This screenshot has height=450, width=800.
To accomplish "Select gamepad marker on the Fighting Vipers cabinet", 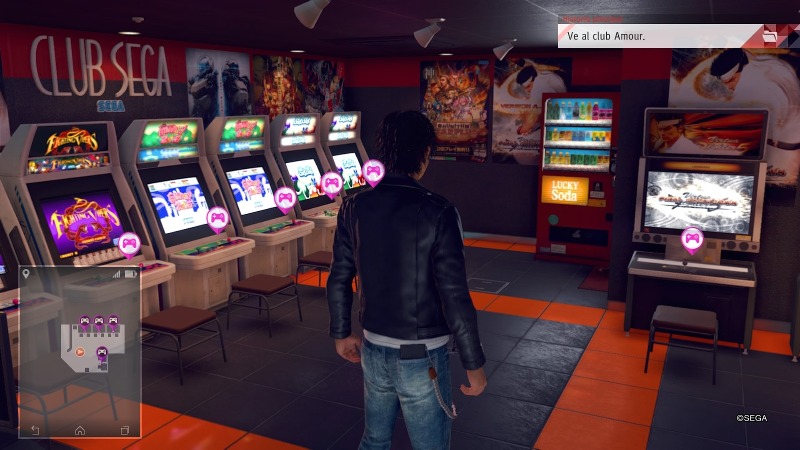I will pyautogui.click(x=129, y=243).
